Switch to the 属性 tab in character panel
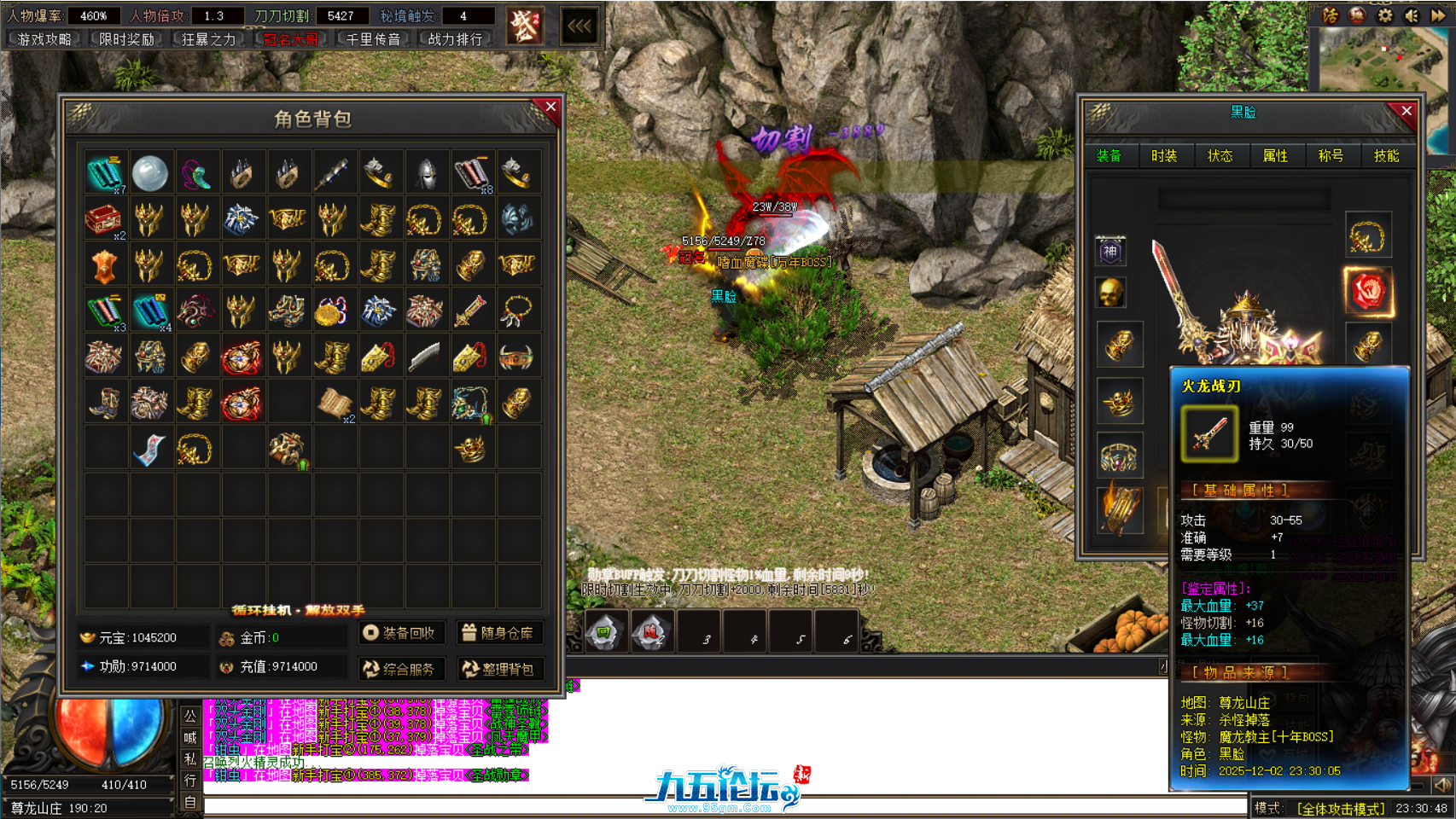The height and width of the screenshot is (819, 1456). (x=1276, y=156)
